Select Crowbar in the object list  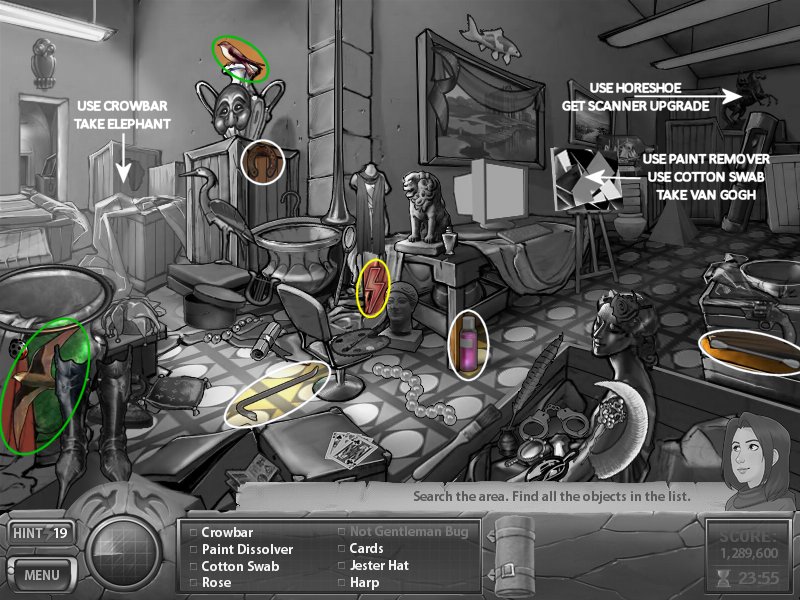(x=228, y=533)
